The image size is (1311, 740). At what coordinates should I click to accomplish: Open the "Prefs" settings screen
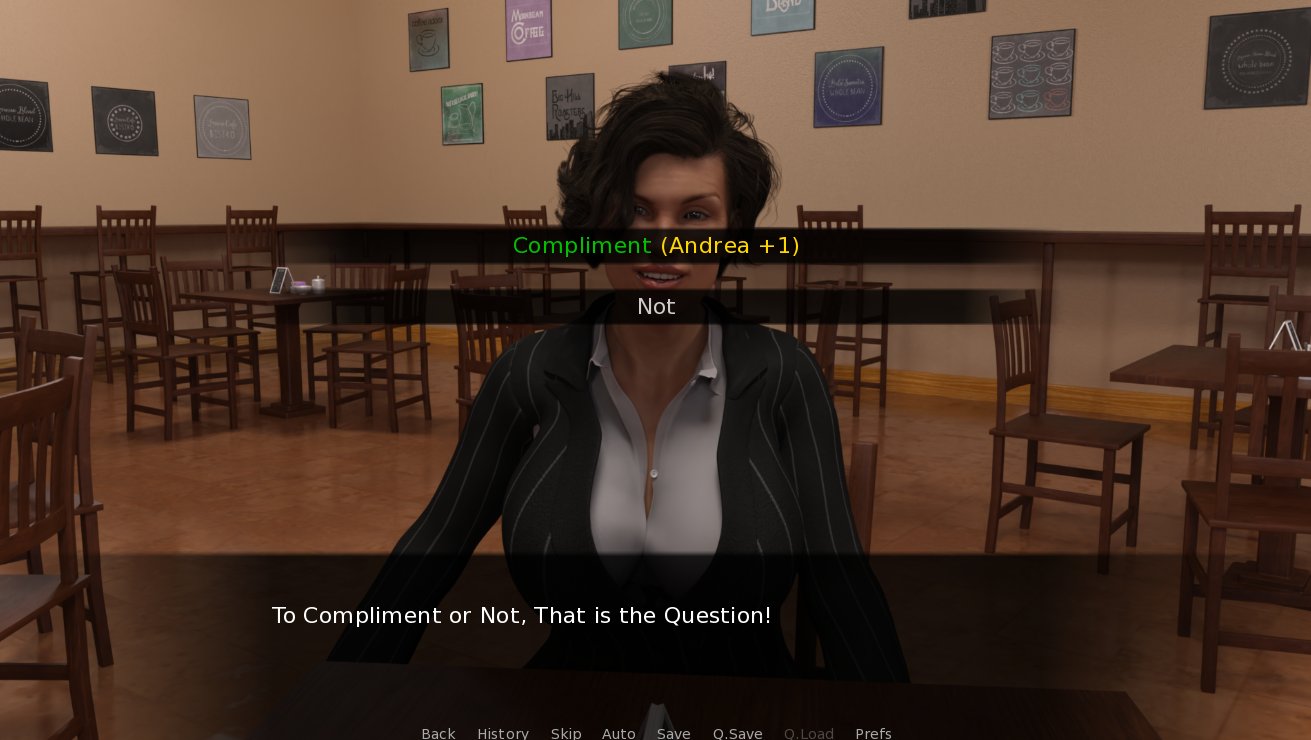pyautogui.click(x=873, y=733)
